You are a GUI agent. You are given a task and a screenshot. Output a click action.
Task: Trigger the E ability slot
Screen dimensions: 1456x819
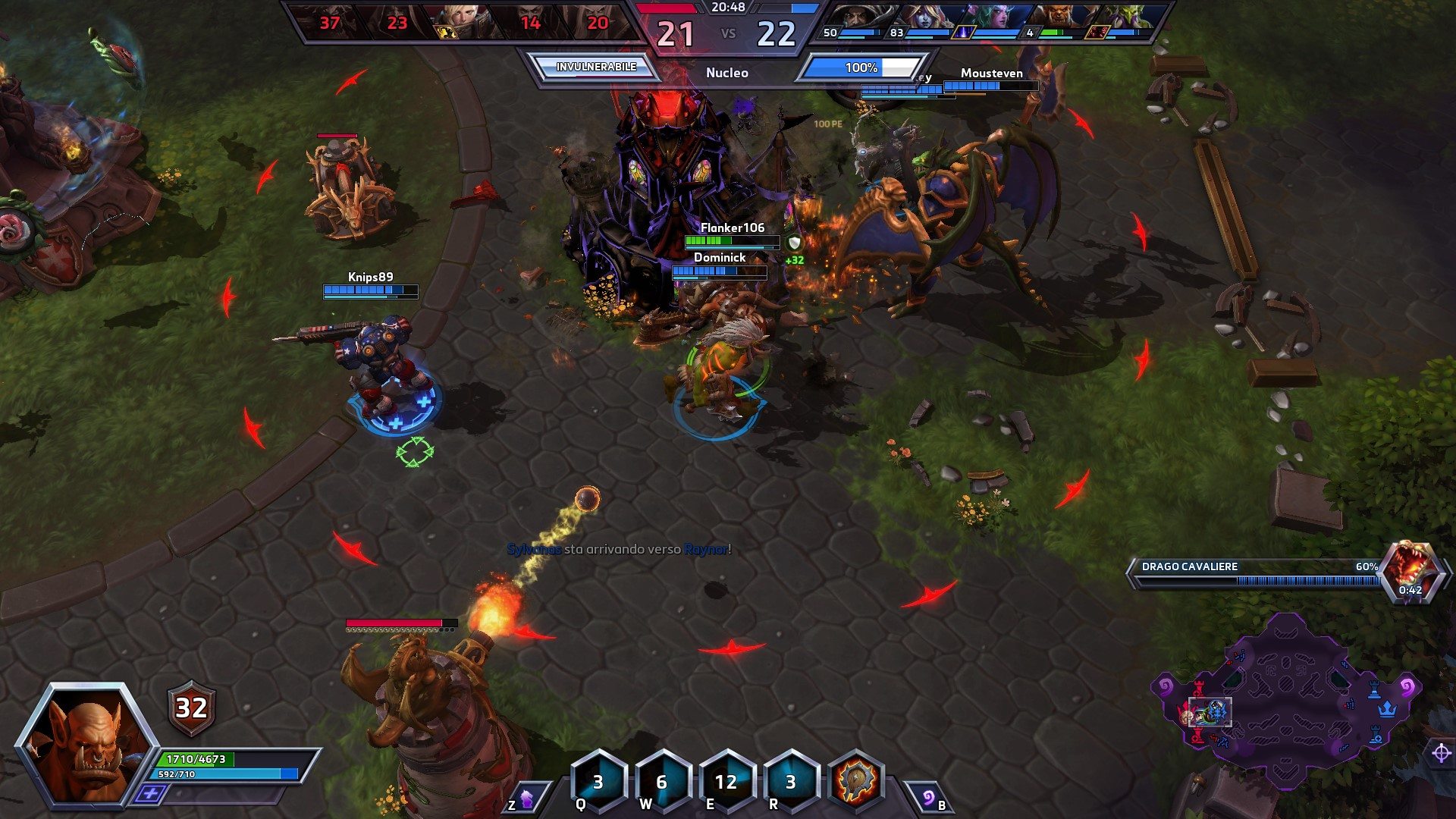coord(726,781)
